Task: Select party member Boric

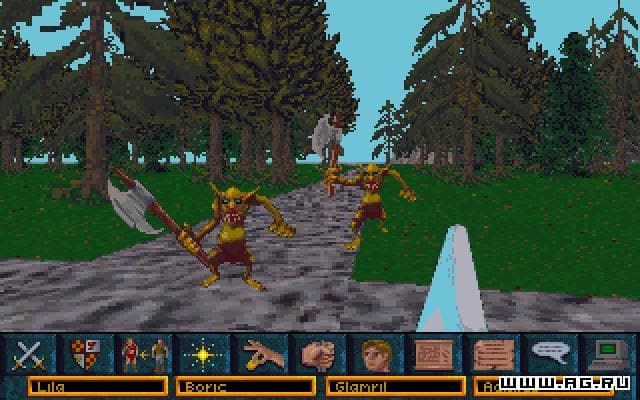Action: click(x=246, y=386)
